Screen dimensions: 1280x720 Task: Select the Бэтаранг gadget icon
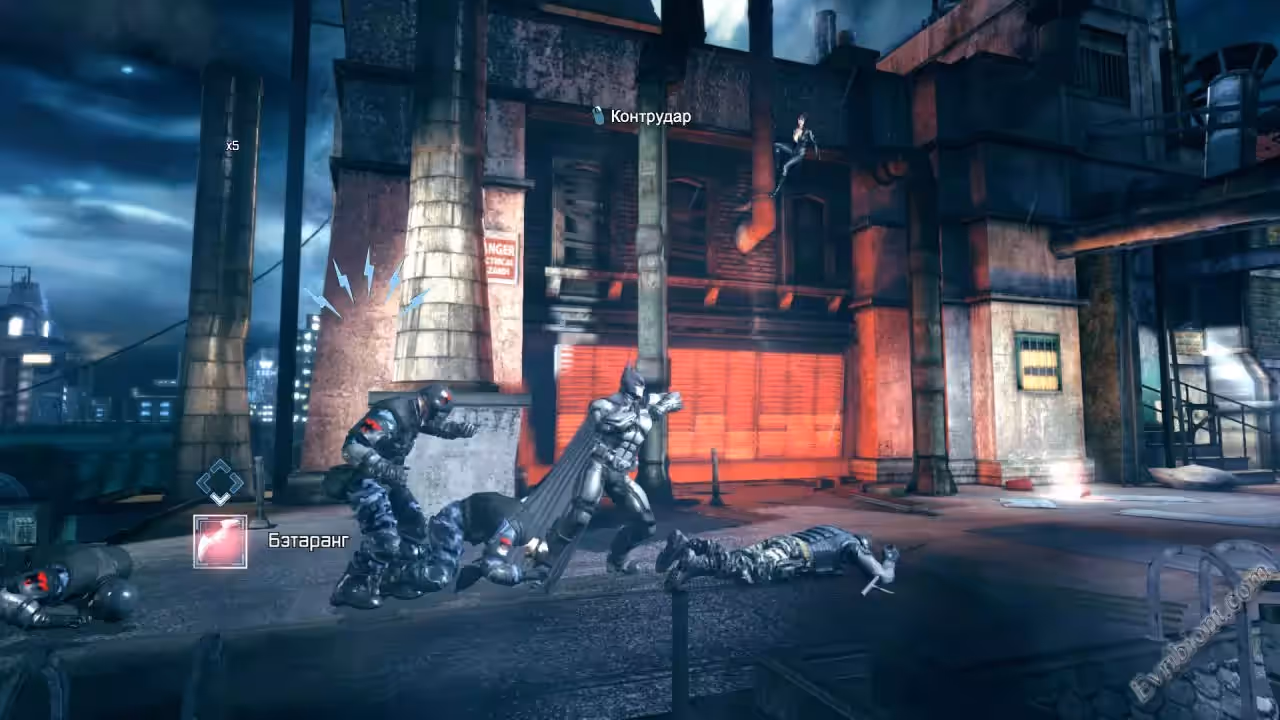(x=220, y=541)
